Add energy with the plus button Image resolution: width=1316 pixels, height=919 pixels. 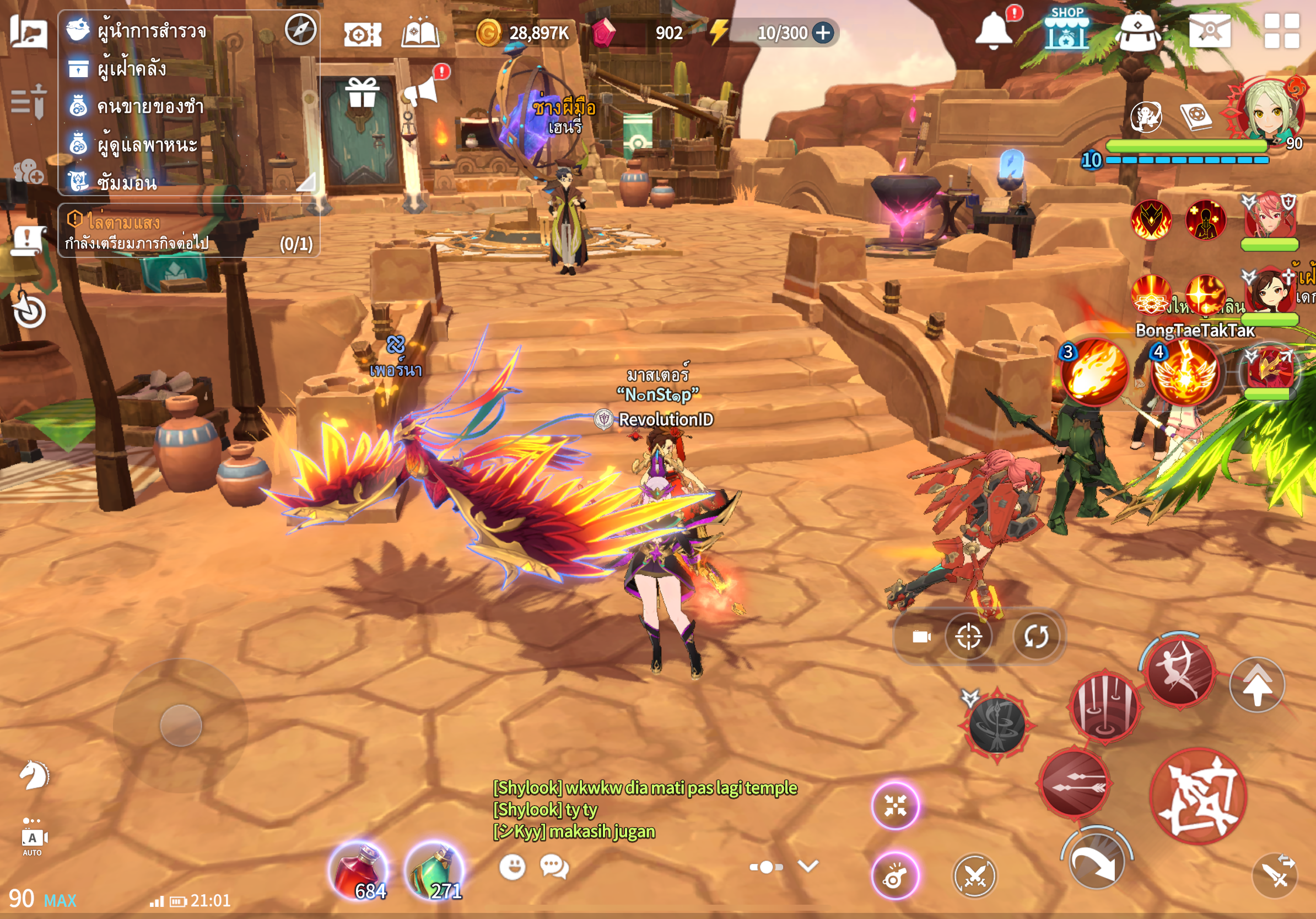point(823,33)
